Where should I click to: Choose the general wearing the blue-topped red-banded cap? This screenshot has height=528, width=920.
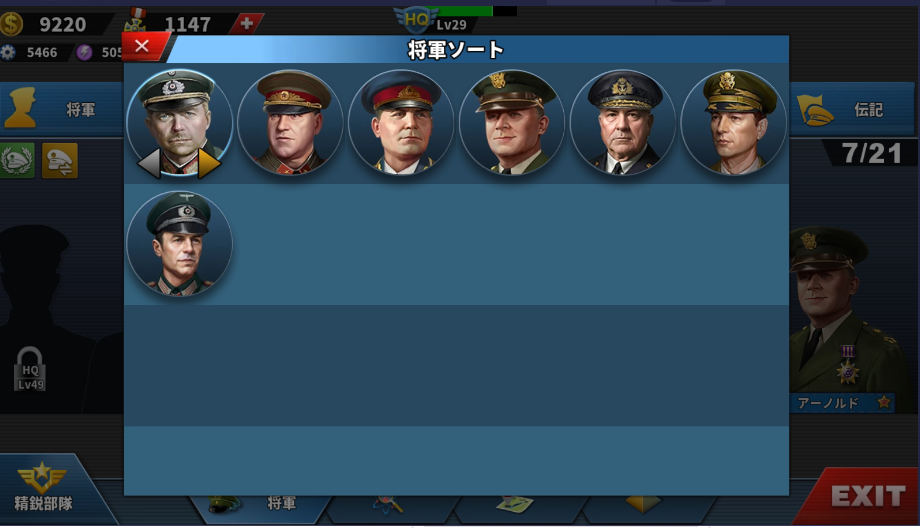coord(401,122)
